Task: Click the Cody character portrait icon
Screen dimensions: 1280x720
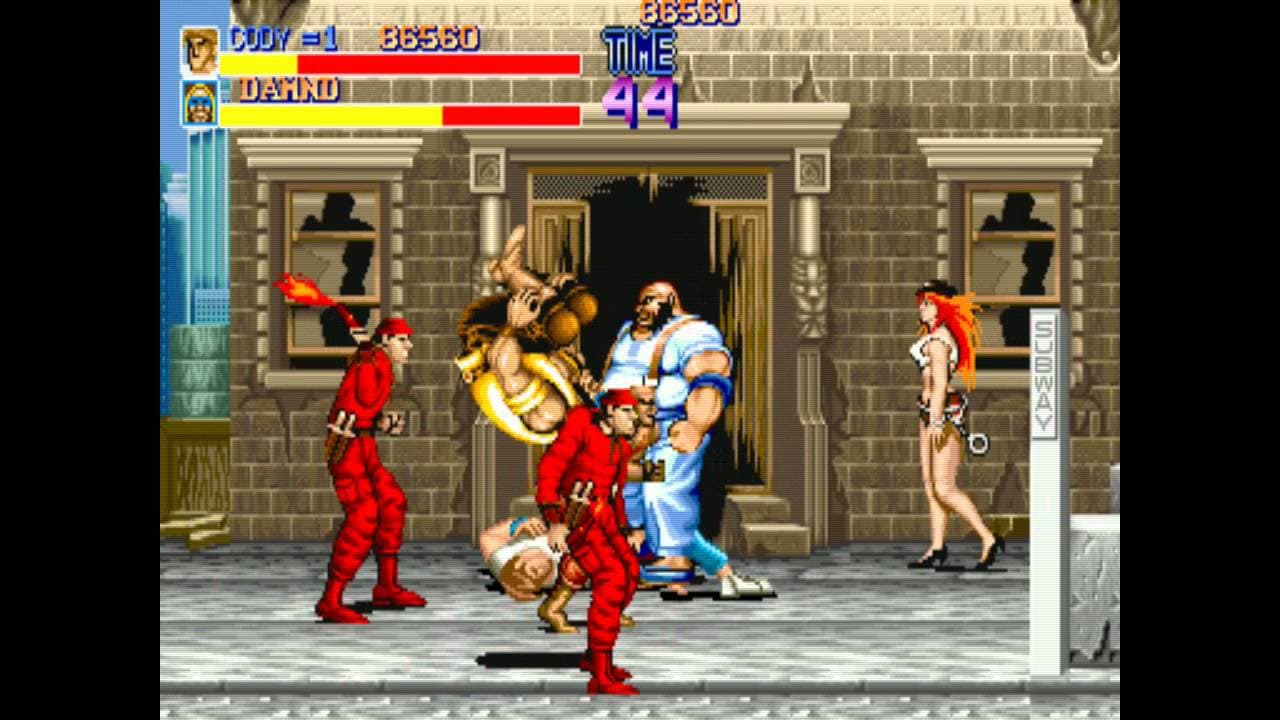Action: point(201,50)
